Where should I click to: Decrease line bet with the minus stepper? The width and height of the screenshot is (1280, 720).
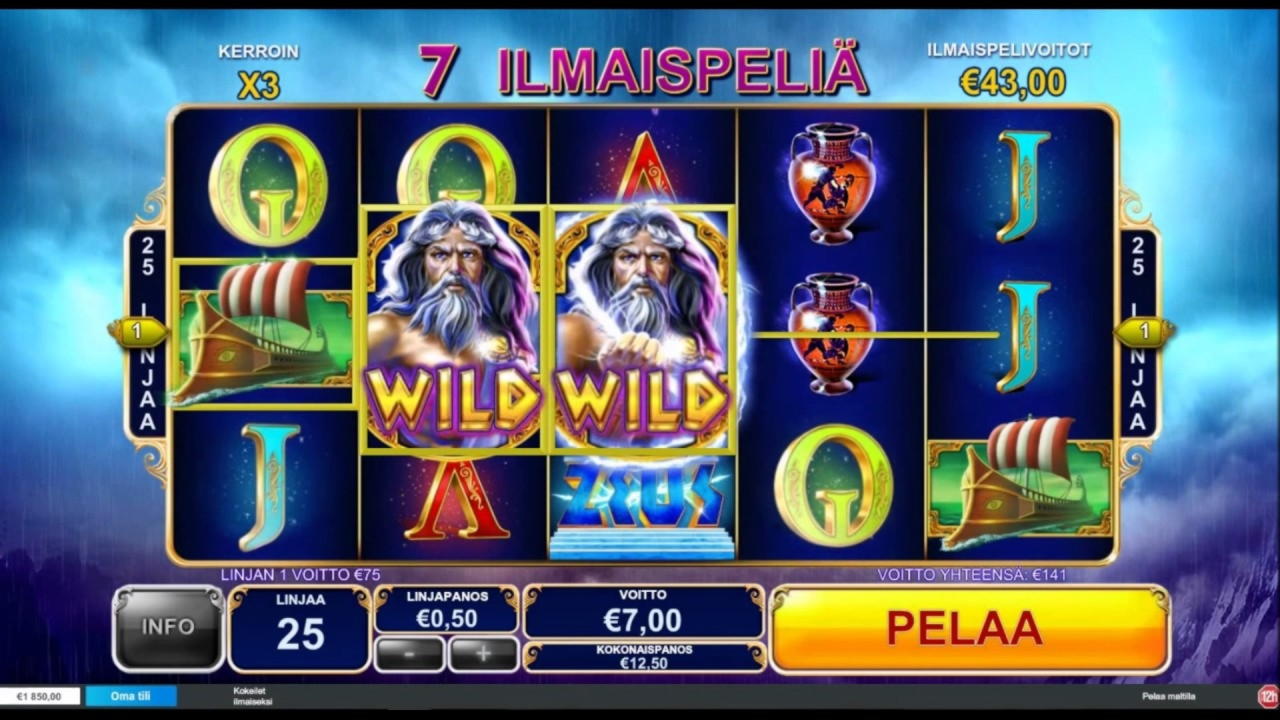[x=409, y=653]
